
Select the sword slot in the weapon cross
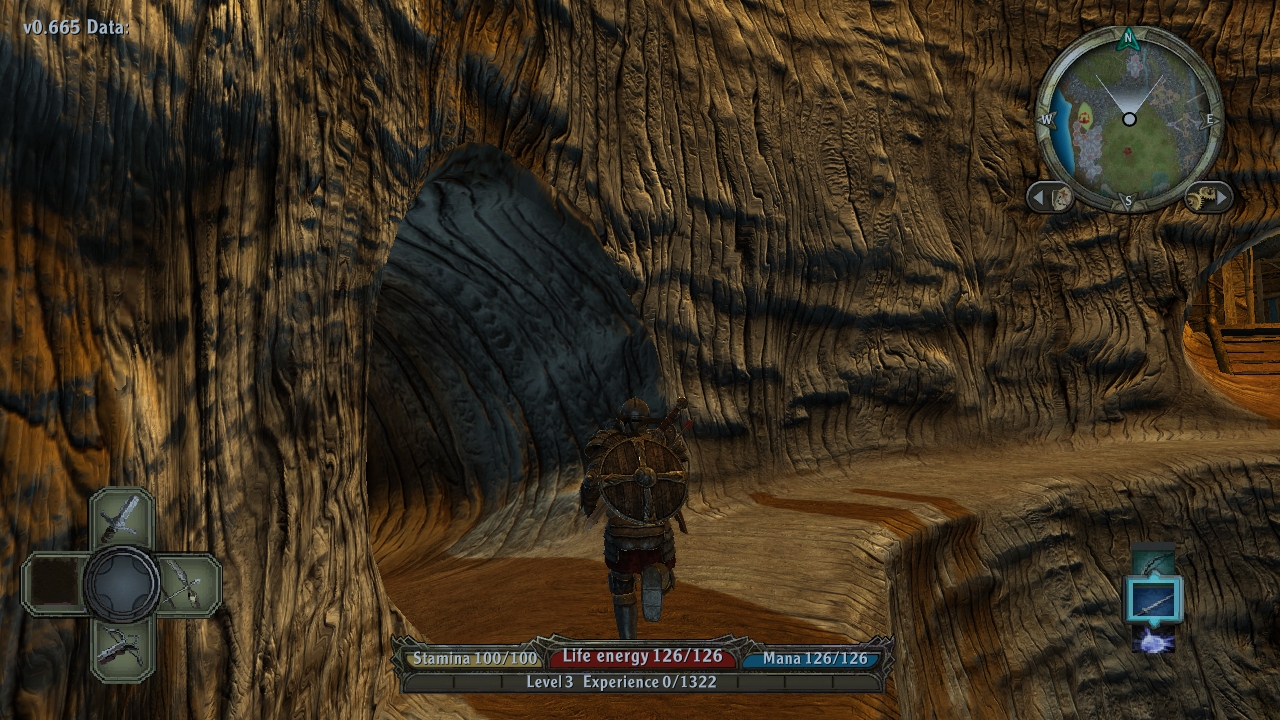point(122,517)
